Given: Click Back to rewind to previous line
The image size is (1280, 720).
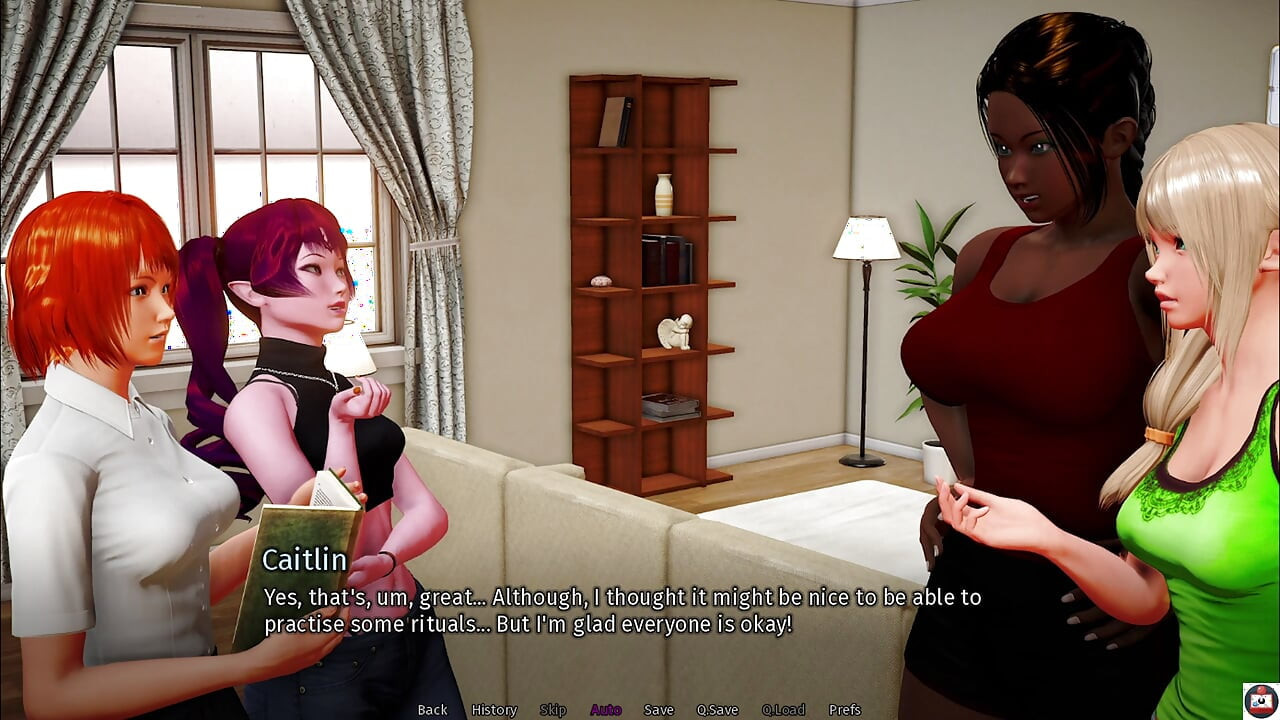Looking at the screenshot, I should (432, 709).
